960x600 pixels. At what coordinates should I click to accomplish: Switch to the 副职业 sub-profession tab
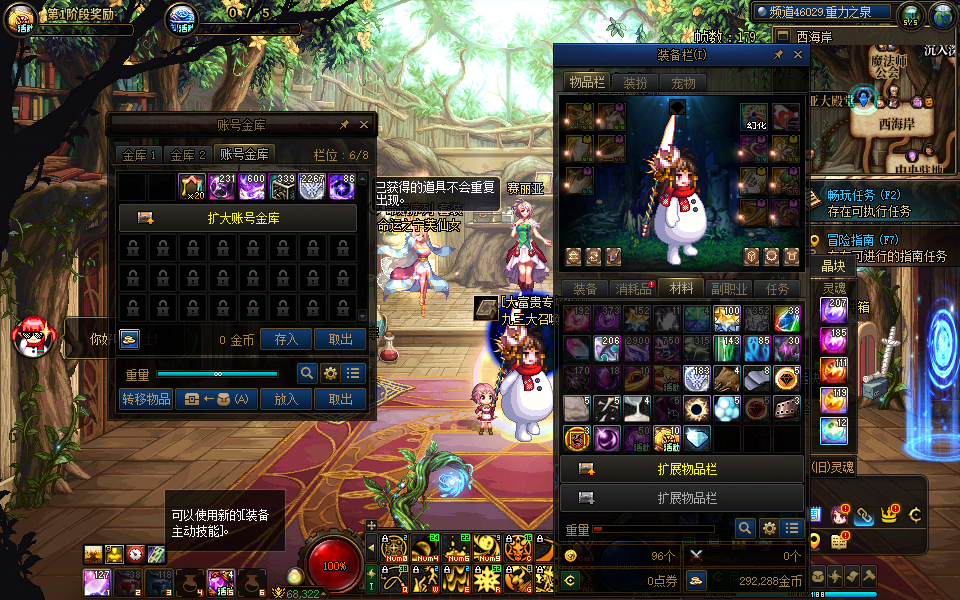tap(729, 288)
